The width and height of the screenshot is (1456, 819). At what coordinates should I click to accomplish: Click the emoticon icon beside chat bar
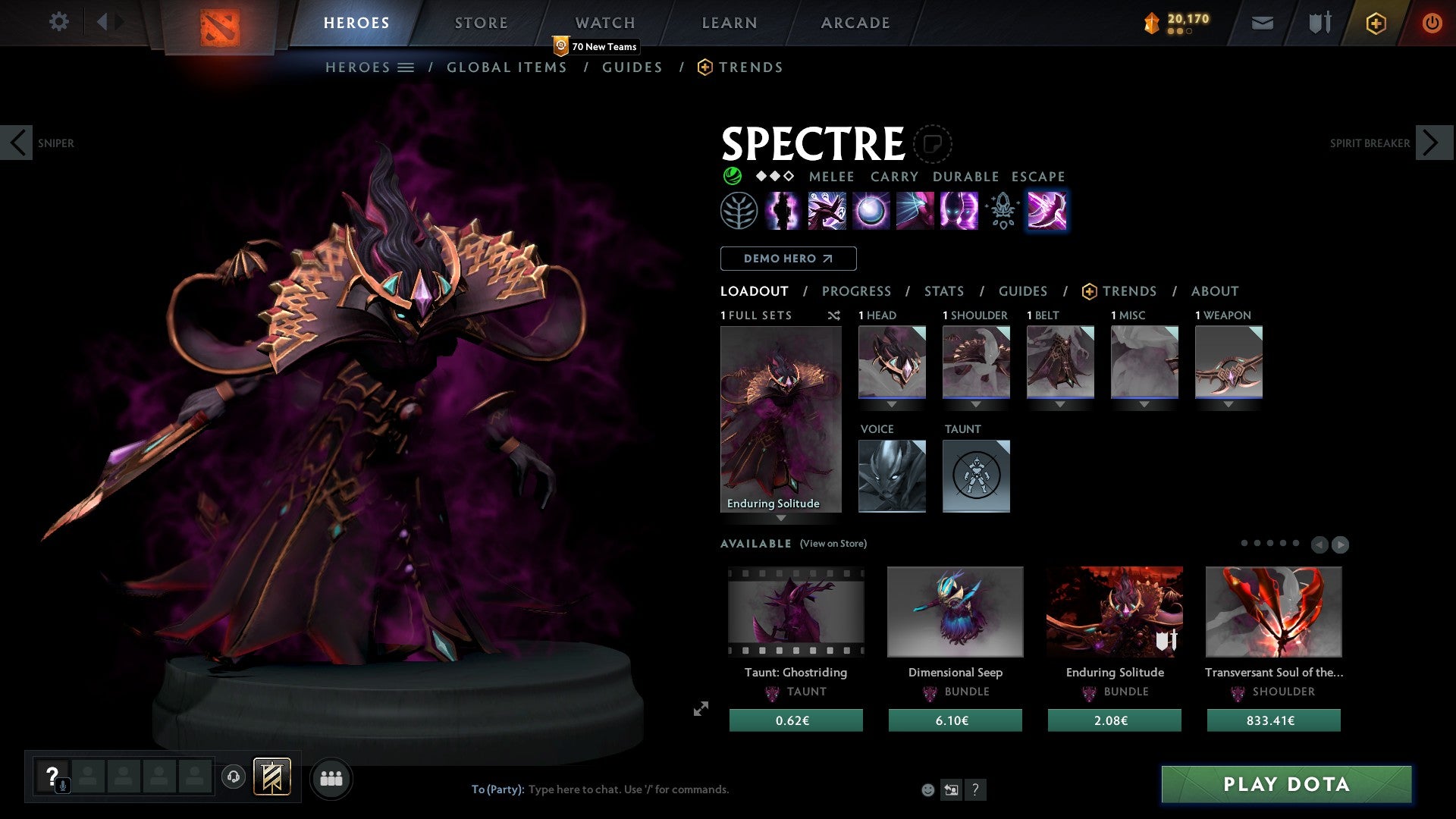(927, 789)
